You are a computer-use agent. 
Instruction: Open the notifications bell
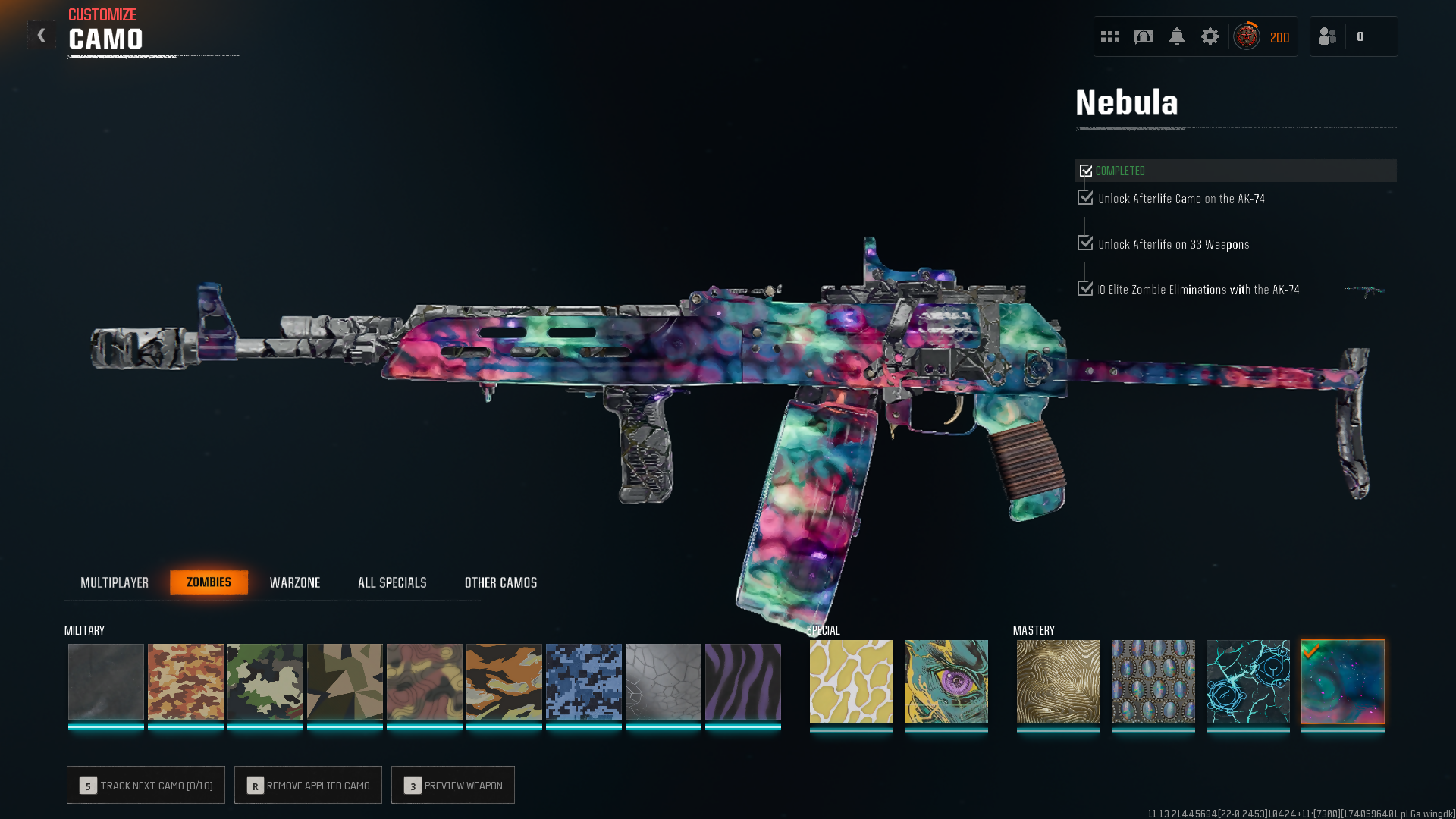coord(1177,36)
